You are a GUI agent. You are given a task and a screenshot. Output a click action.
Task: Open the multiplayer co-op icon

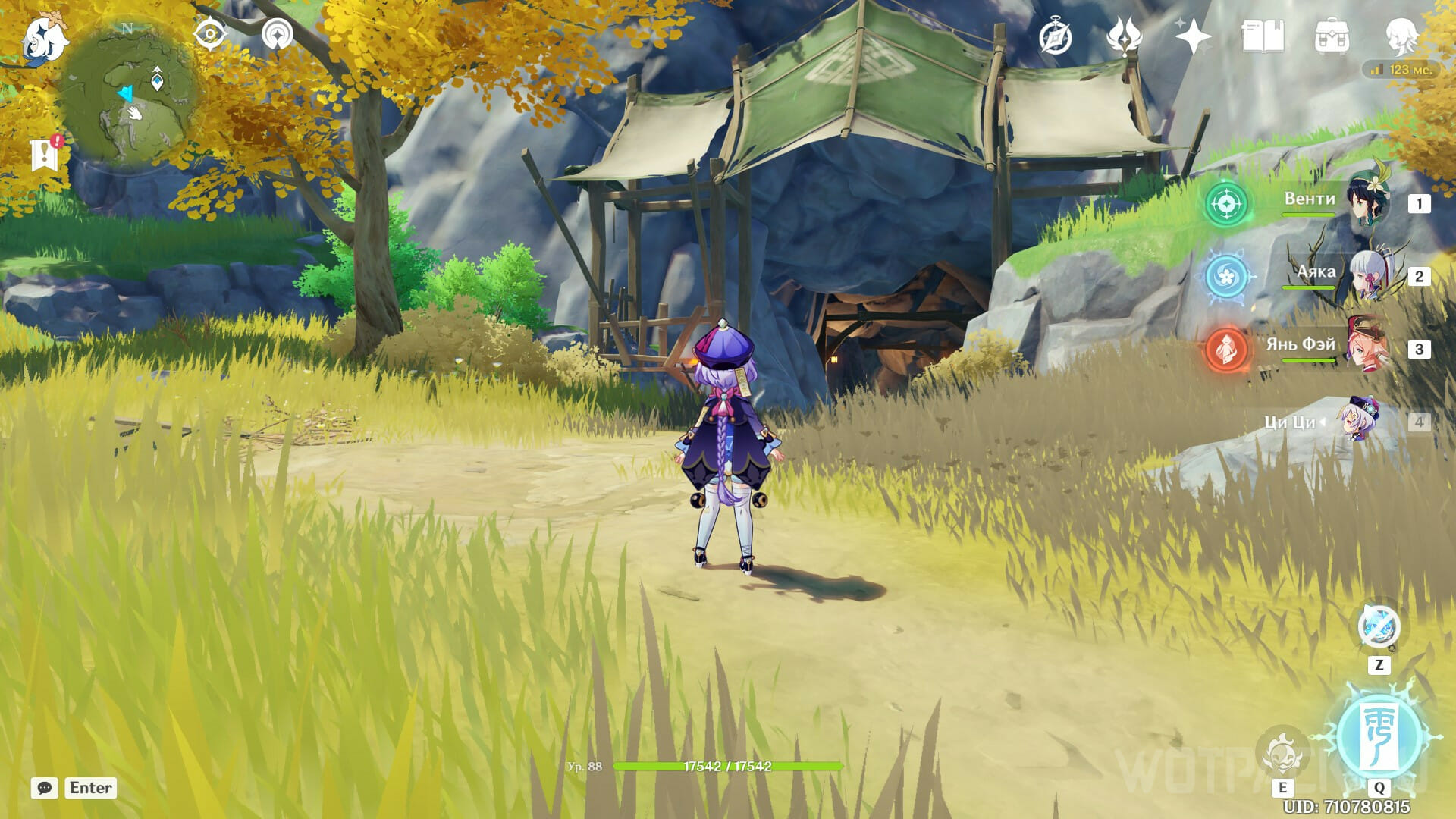(x=277, y=35)
